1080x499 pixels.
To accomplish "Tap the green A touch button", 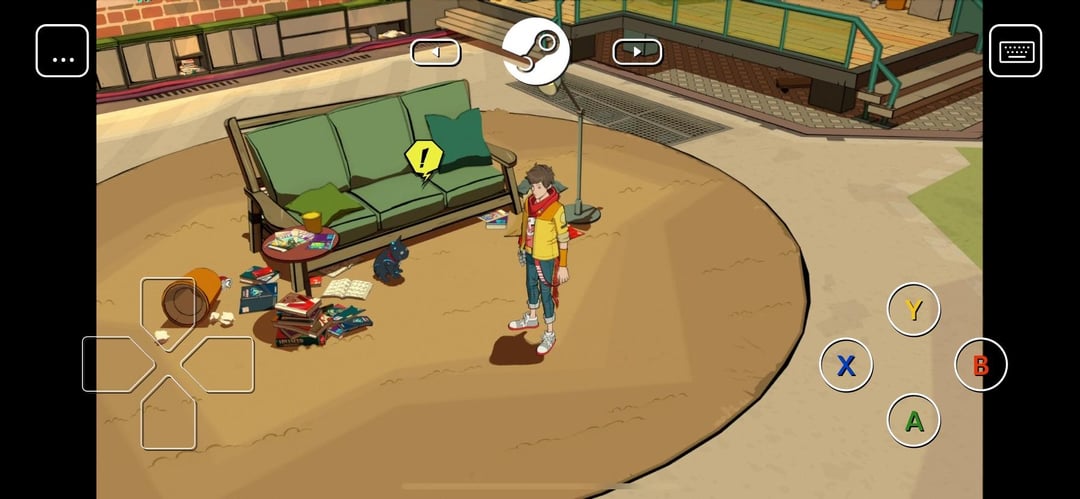I will (913, 420).
